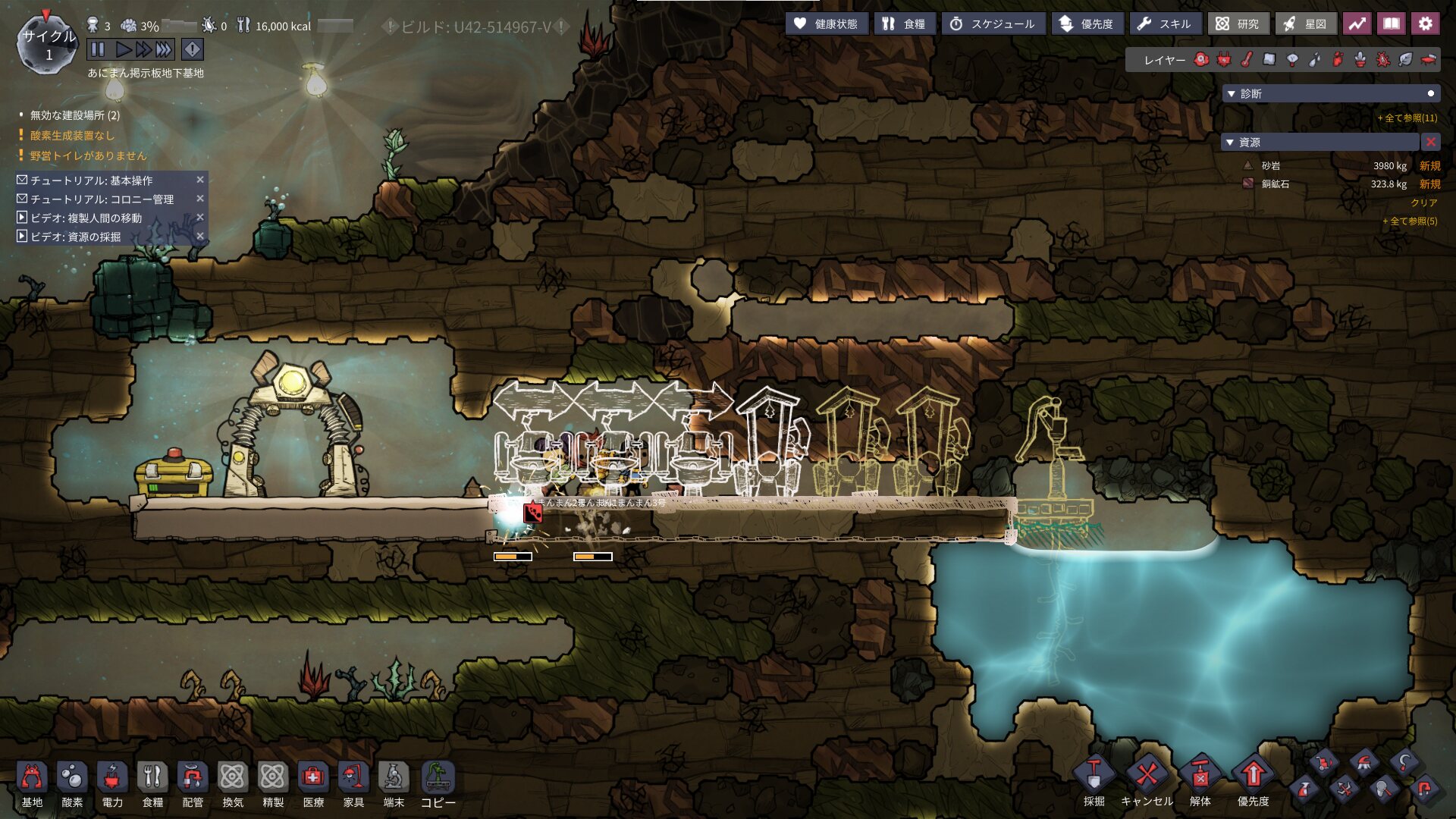The width and height of the screenshot is (1456, 819).
Task: Pause the game with the pause button
Action: (98, 50)
